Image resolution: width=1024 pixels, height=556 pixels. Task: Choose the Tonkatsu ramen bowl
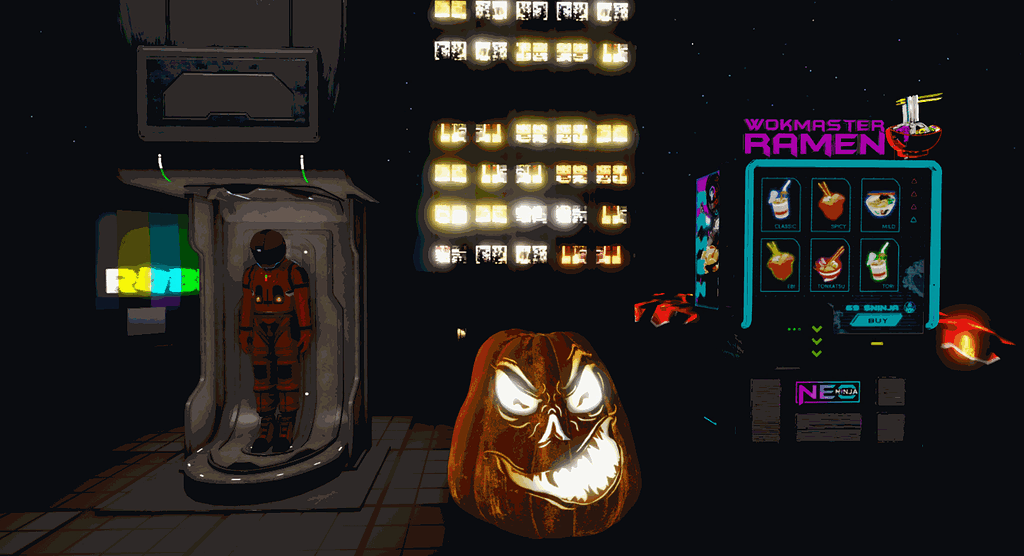tap(829, 265)
